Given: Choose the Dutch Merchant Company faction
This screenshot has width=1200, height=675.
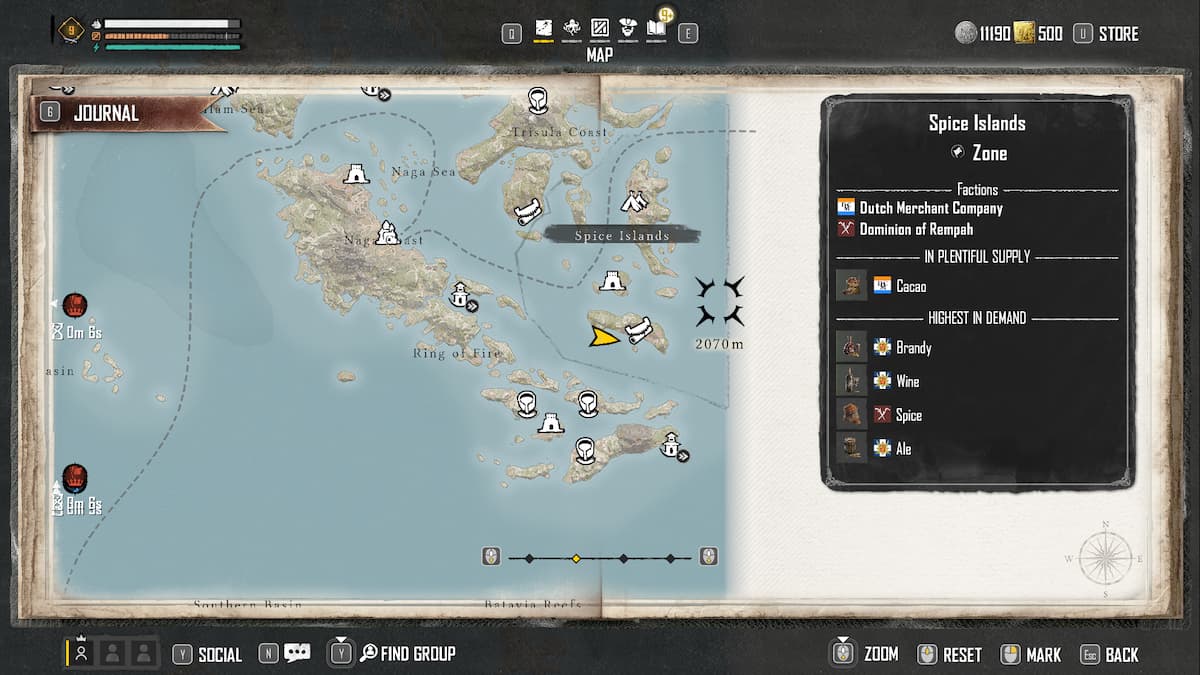Looking at the screenshot, I should (x=930, y=208).
